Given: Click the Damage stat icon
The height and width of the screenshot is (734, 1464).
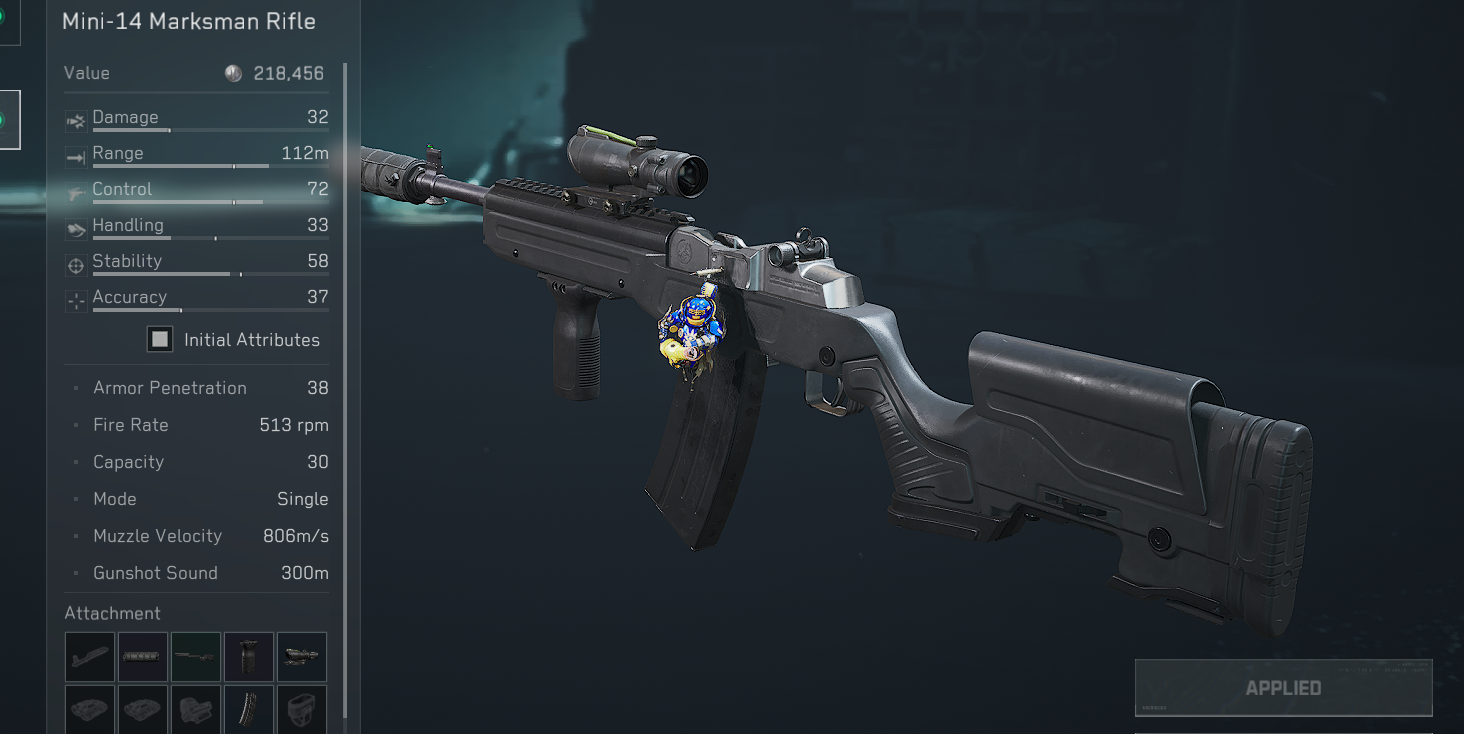Looking at the screenshot, I should click(75, 120).
